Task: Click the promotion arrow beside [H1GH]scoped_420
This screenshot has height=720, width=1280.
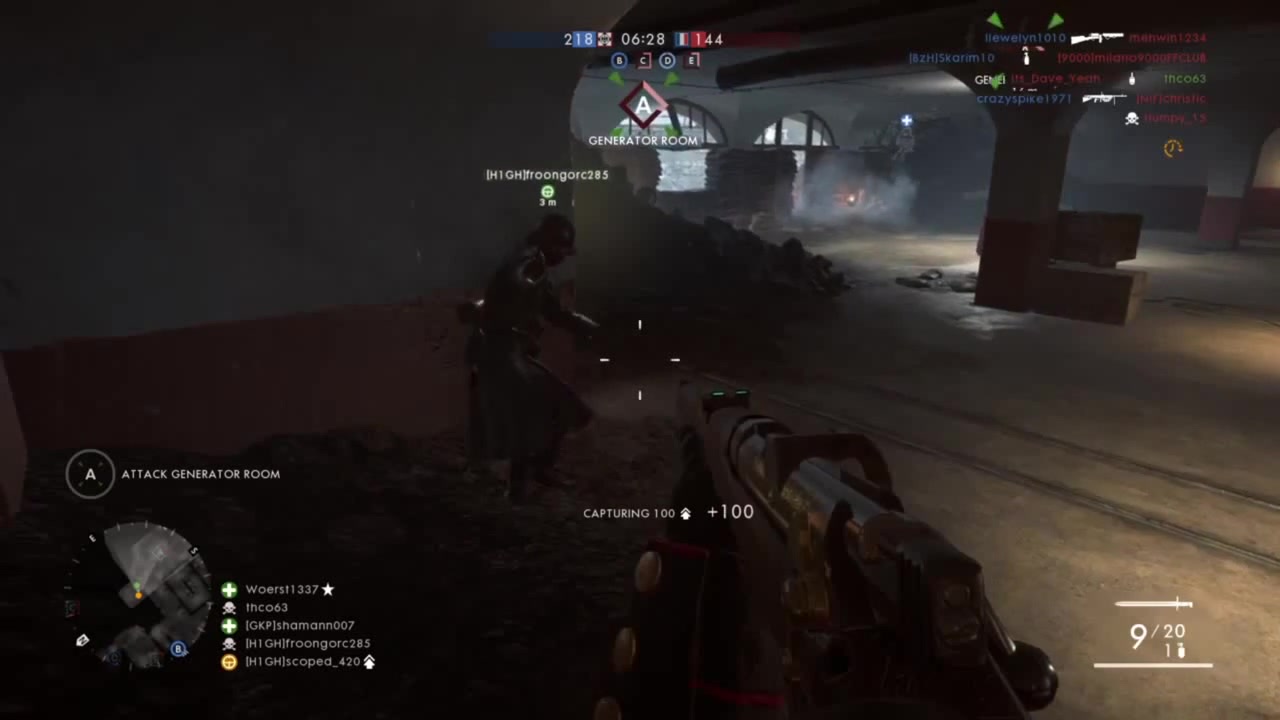Action: pos(369,662)
